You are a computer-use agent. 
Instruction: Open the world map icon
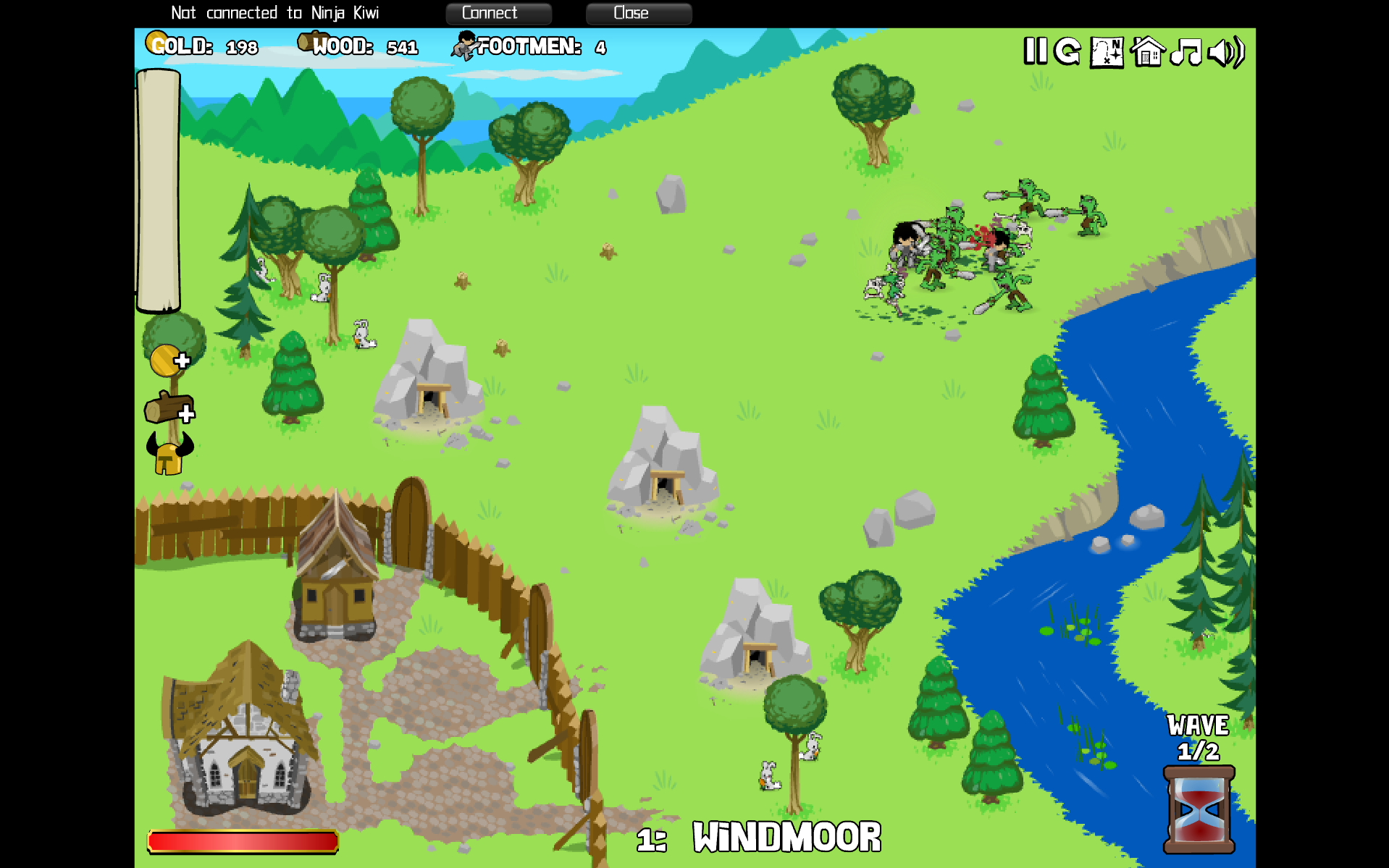click(x=1107, y=52)
